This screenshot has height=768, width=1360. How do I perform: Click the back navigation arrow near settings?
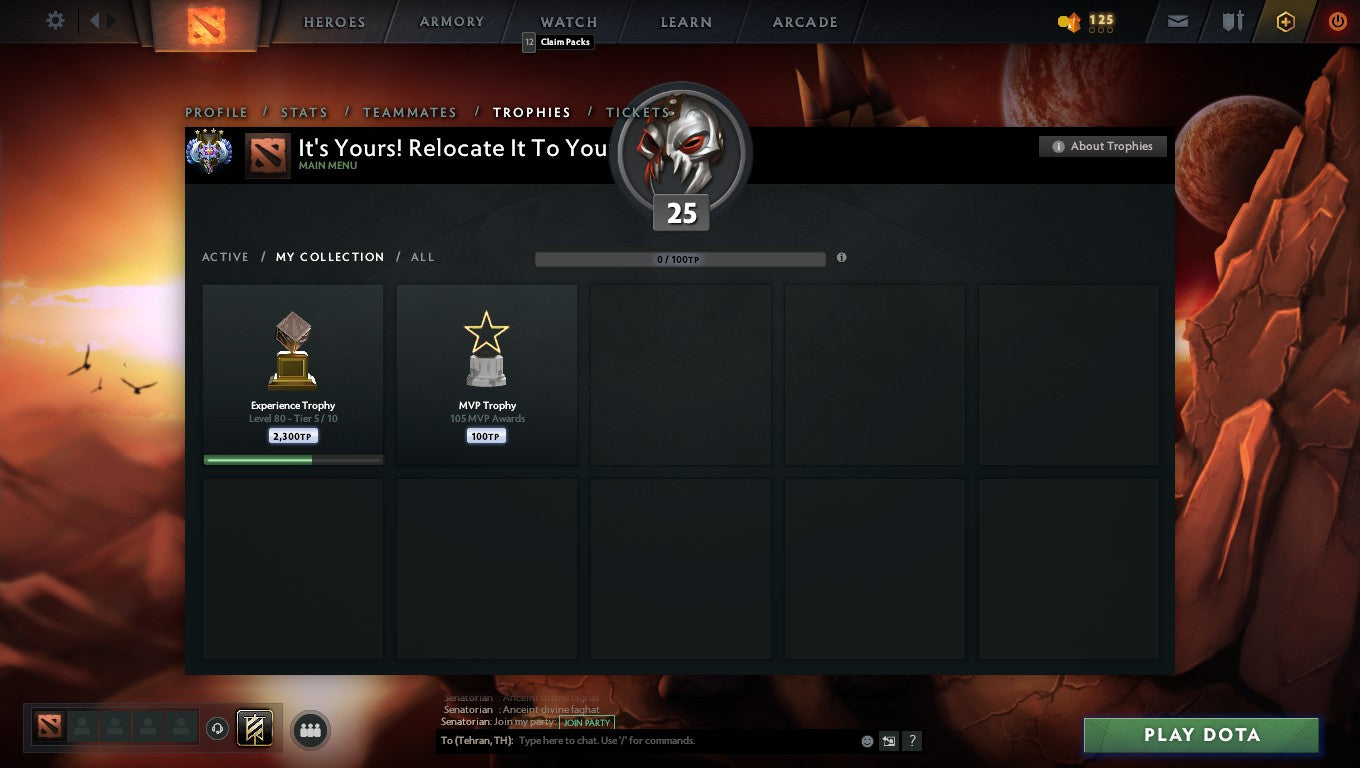[95, 20]
